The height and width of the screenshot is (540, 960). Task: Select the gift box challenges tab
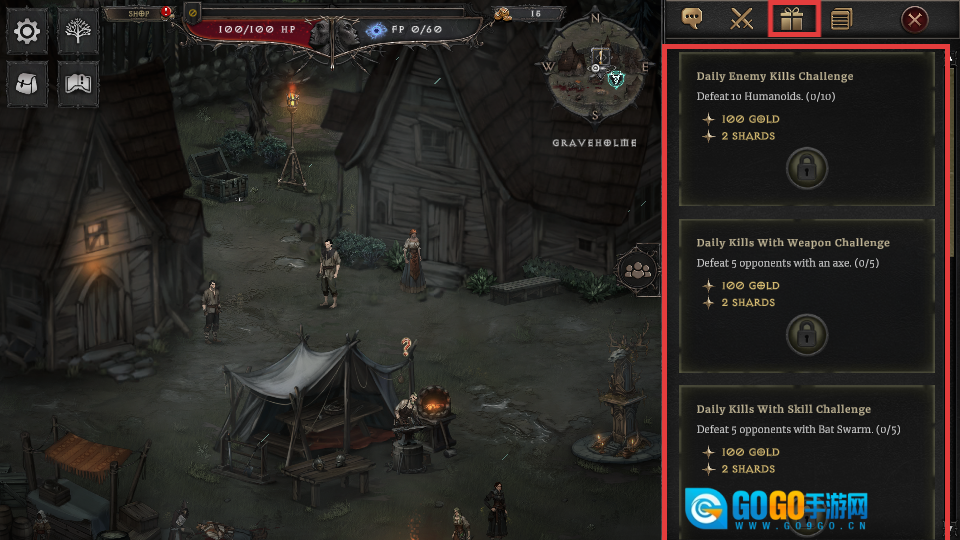click(x=794, y=19)
